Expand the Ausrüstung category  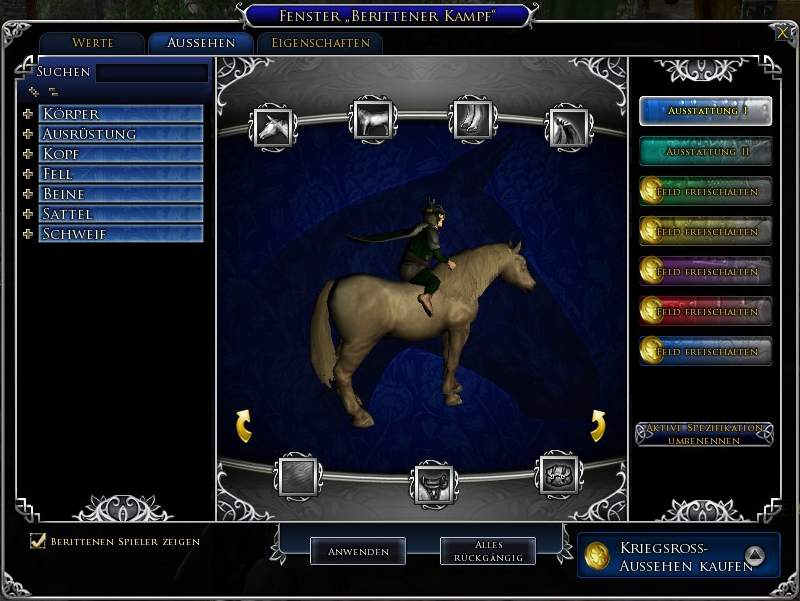pos(28,134)
